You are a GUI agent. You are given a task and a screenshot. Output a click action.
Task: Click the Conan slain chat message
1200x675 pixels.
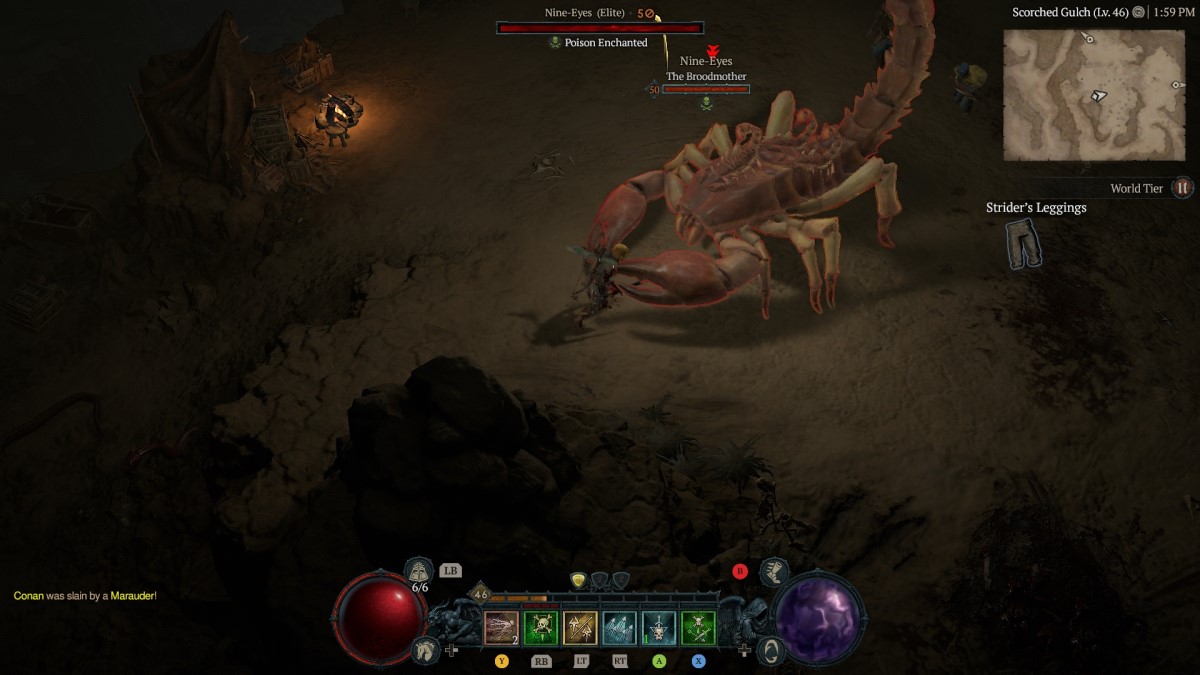click(x=85, y=596)
